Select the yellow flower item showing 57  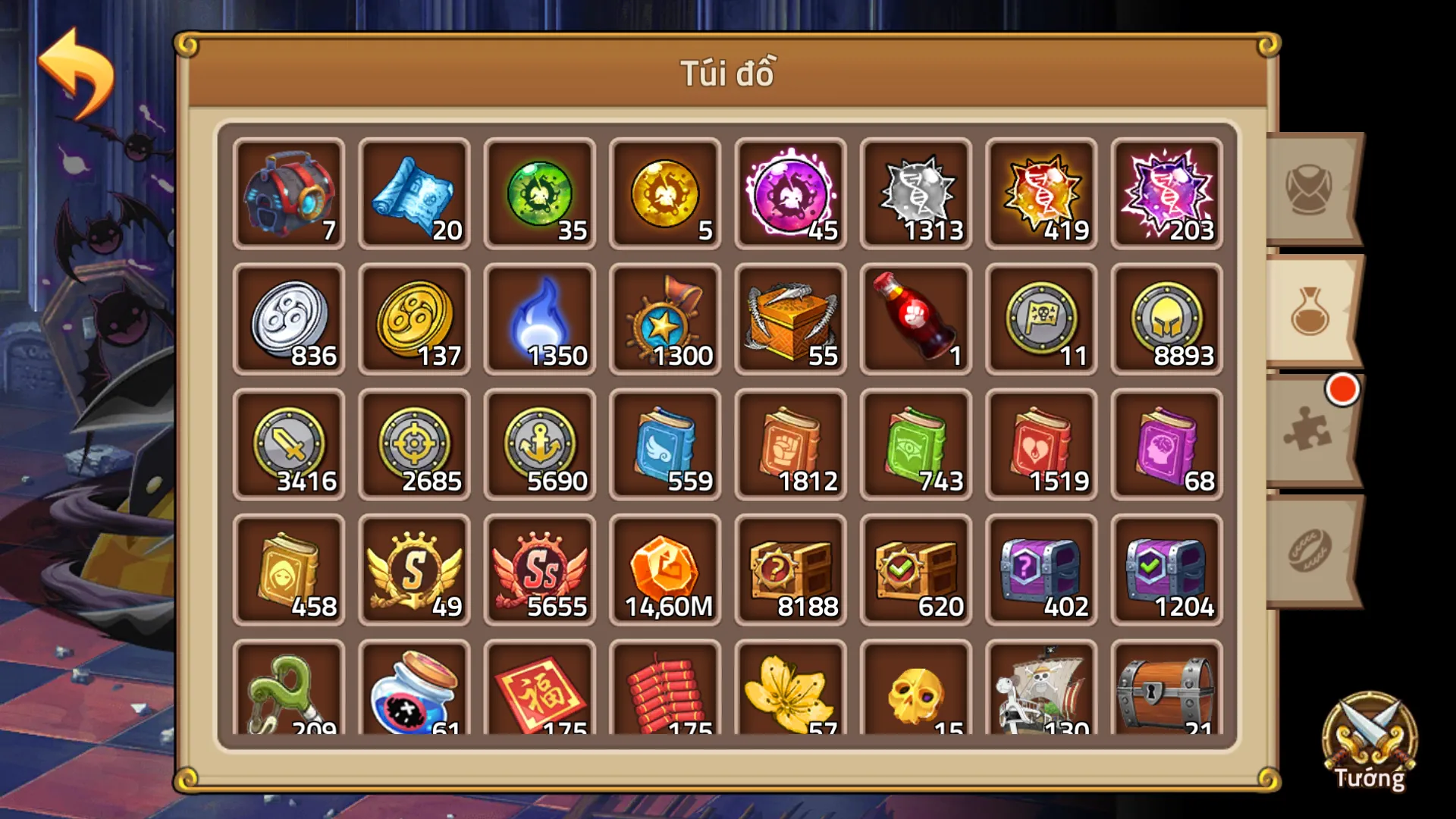pos(789,694)
